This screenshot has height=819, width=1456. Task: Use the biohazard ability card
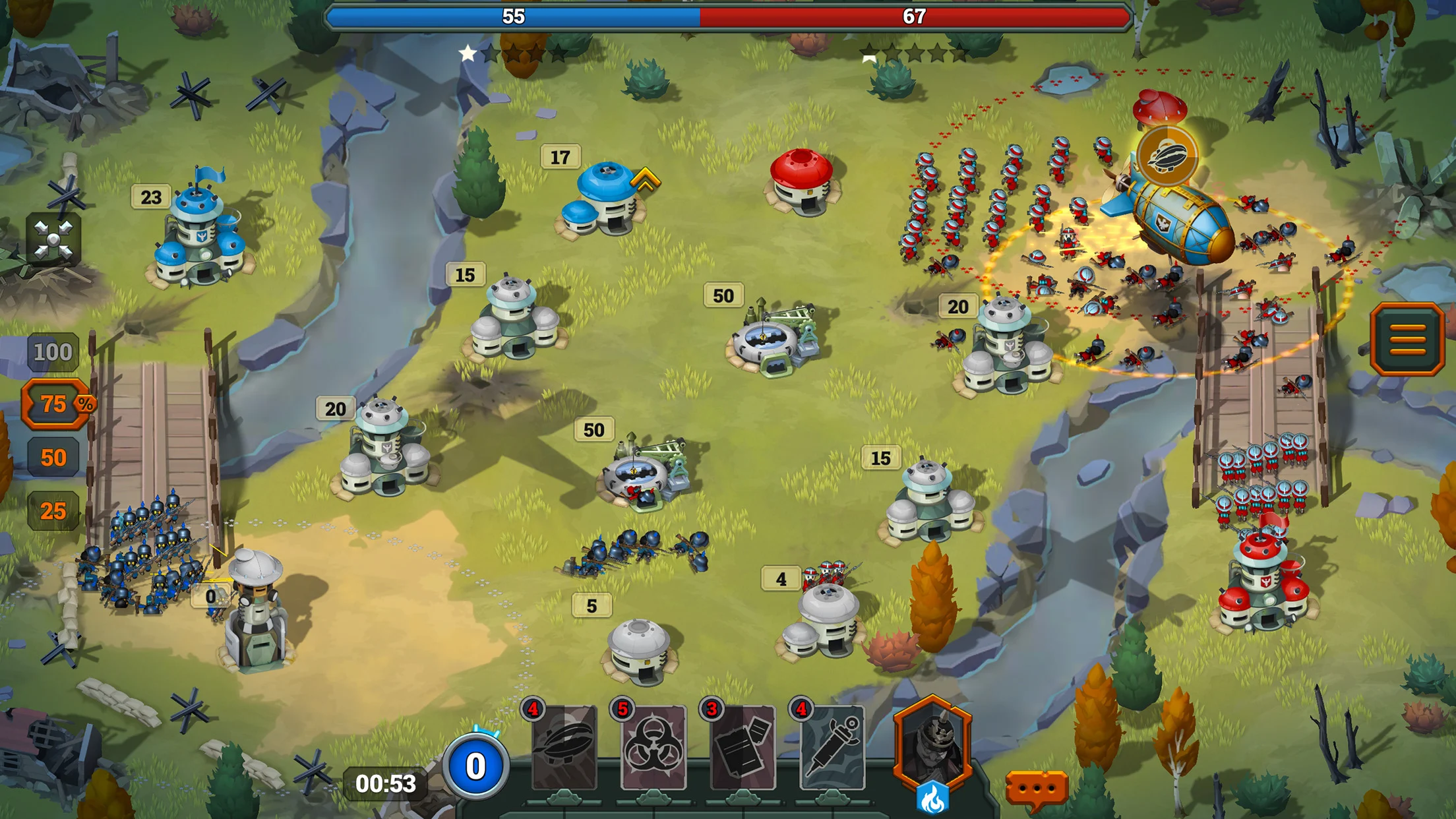point(653,748)
